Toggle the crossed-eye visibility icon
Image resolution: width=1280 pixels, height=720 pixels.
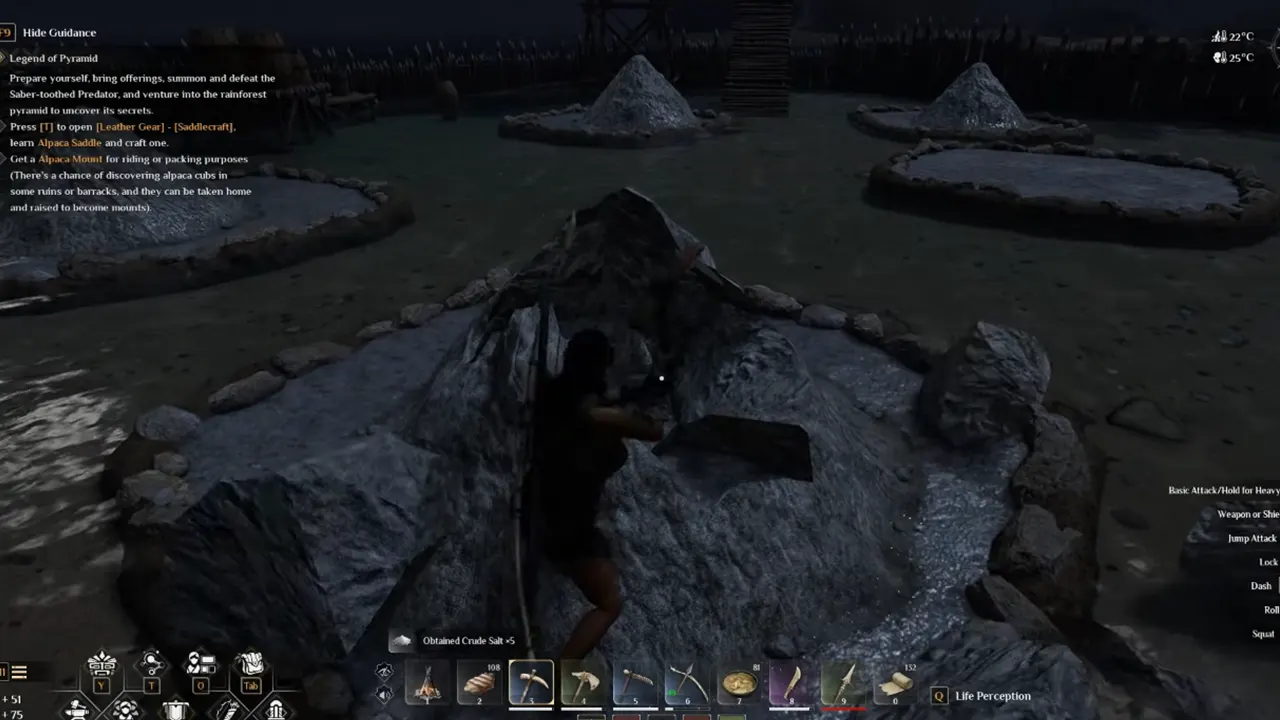tap(384, 672)
